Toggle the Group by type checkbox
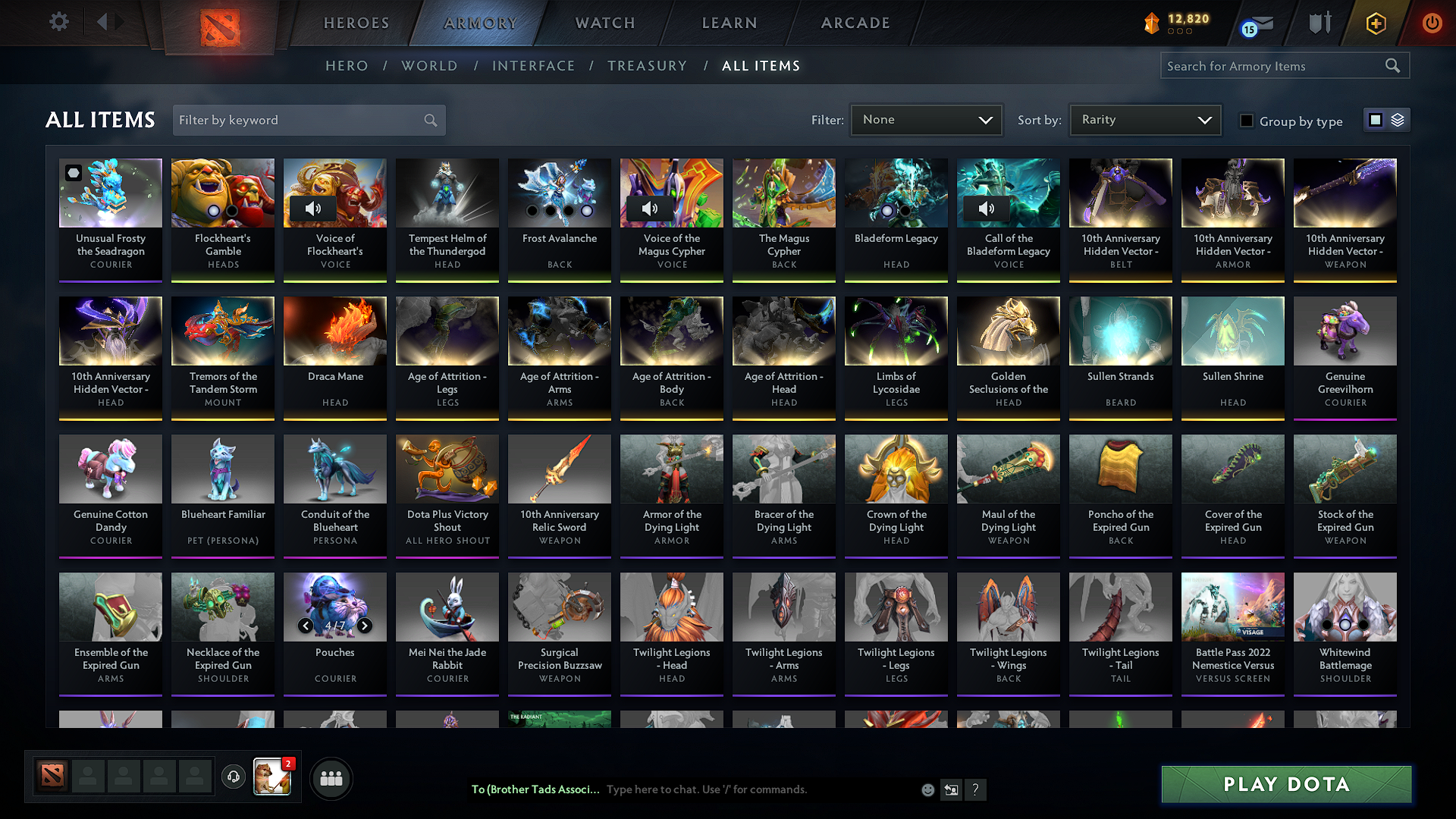 pos(1247,121)
